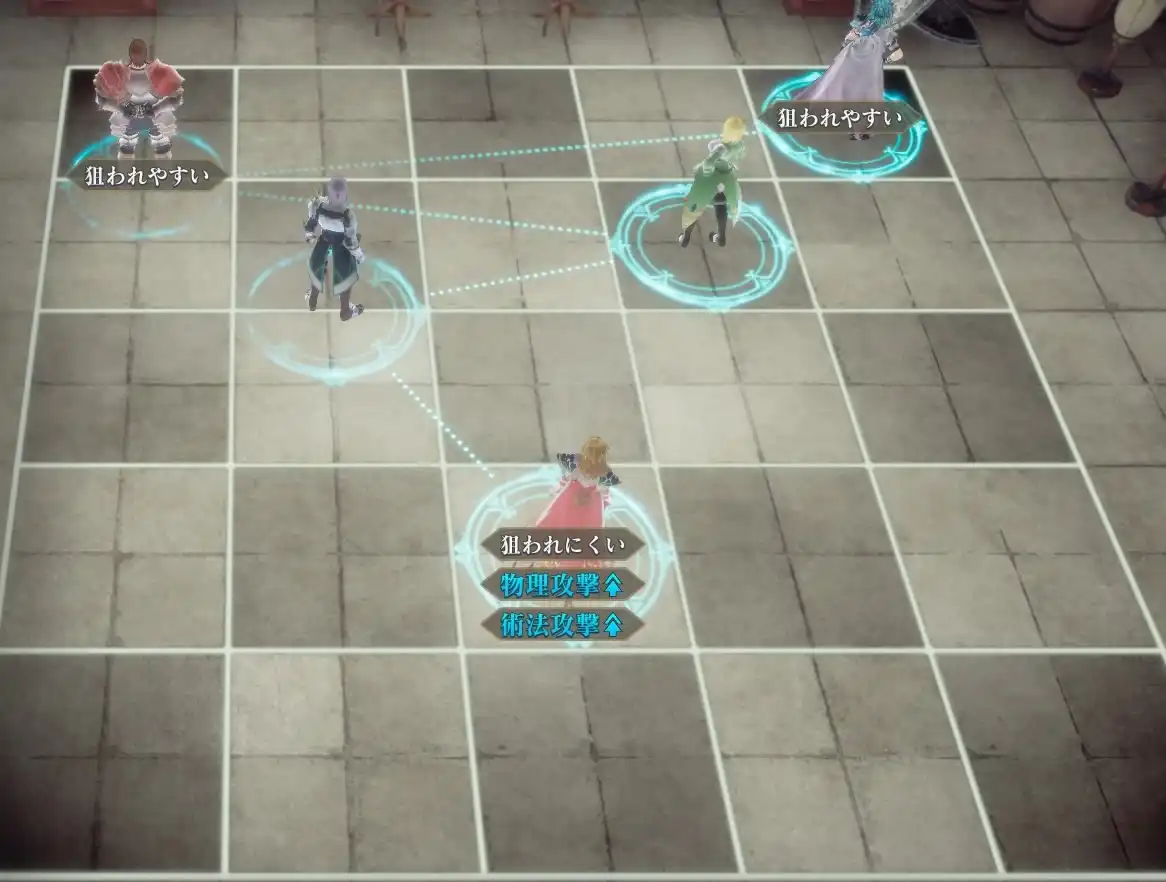The image size is (1166, 882).
Task: Select the purple-haired unit in dark armor
Action: pos(333,245)
